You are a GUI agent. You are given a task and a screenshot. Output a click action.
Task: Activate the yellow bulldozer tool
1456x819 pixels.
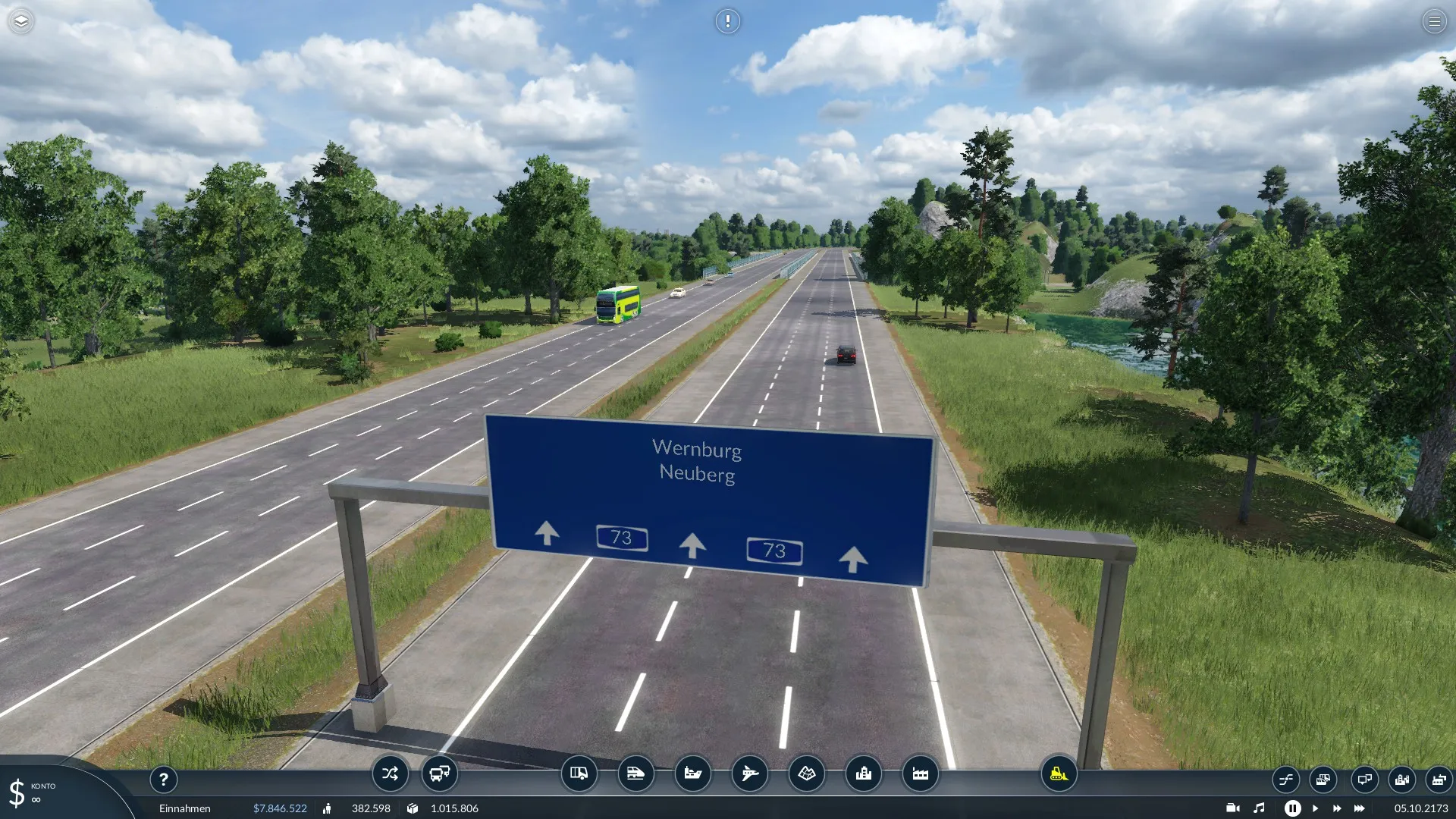point(1059,773)
